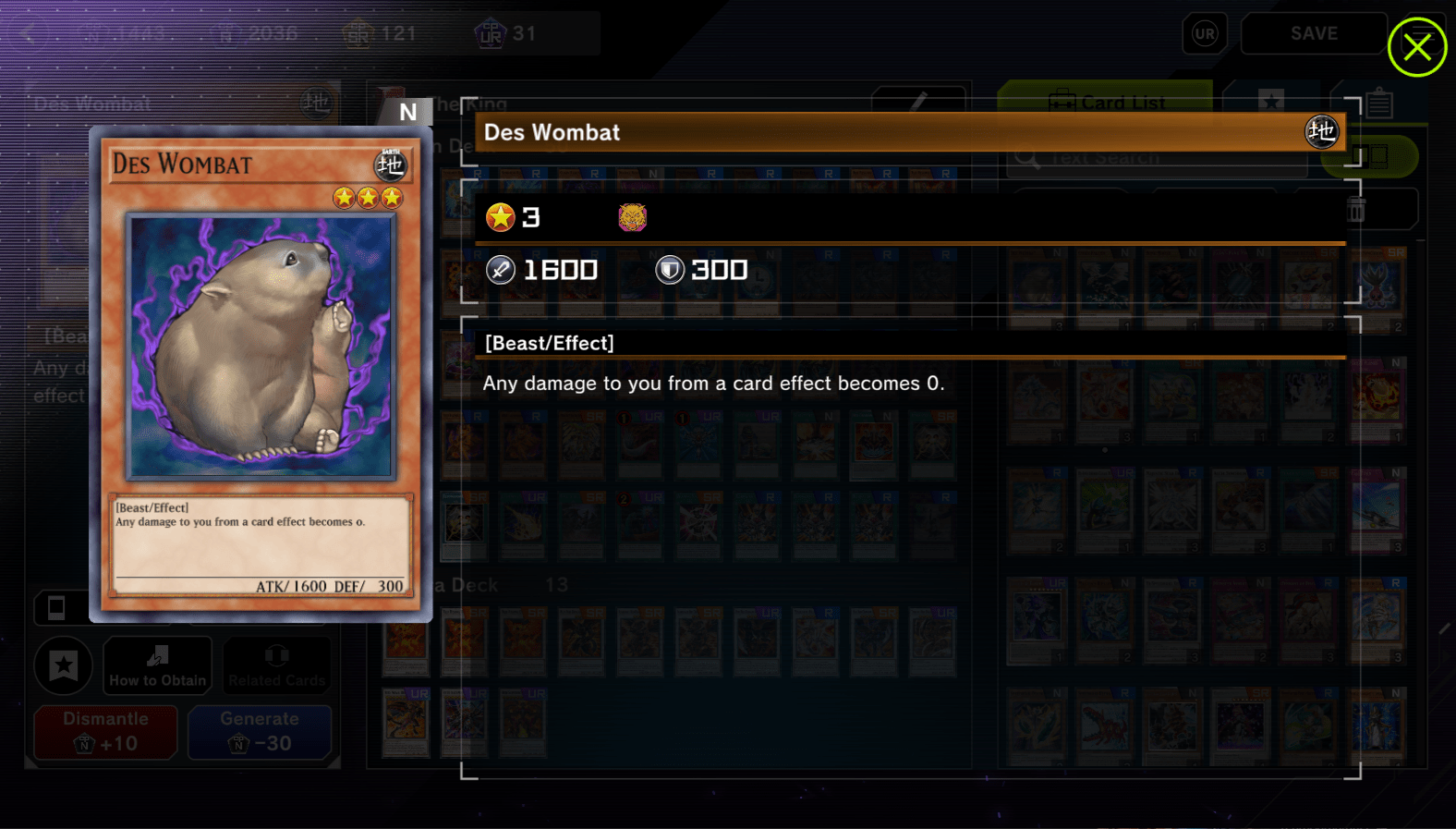The image size is (1456, 829).
Task: Click the DEF shield icon in card details
Action: coord(669,270)
